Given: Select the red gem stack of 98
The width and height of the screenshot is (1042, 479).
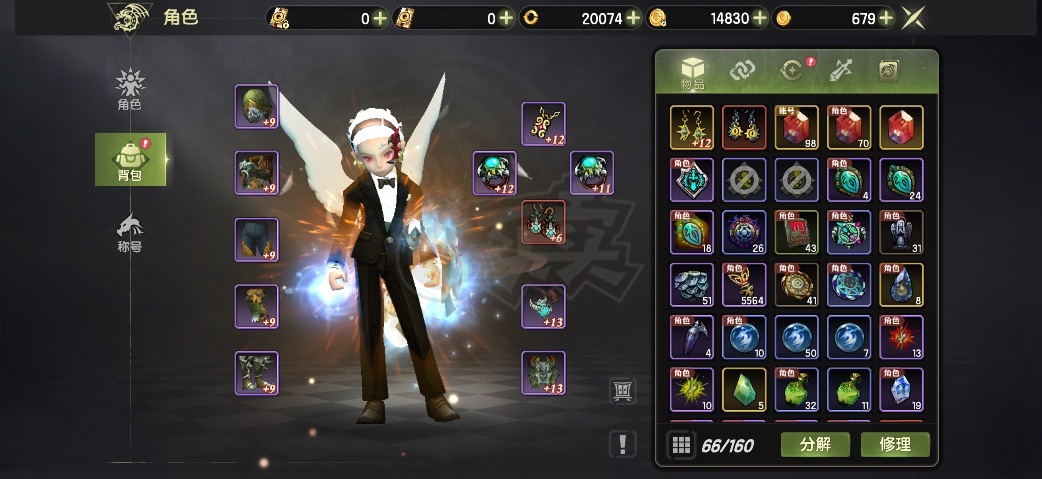Looking at the screenshot, I should (x=796, y=127).
